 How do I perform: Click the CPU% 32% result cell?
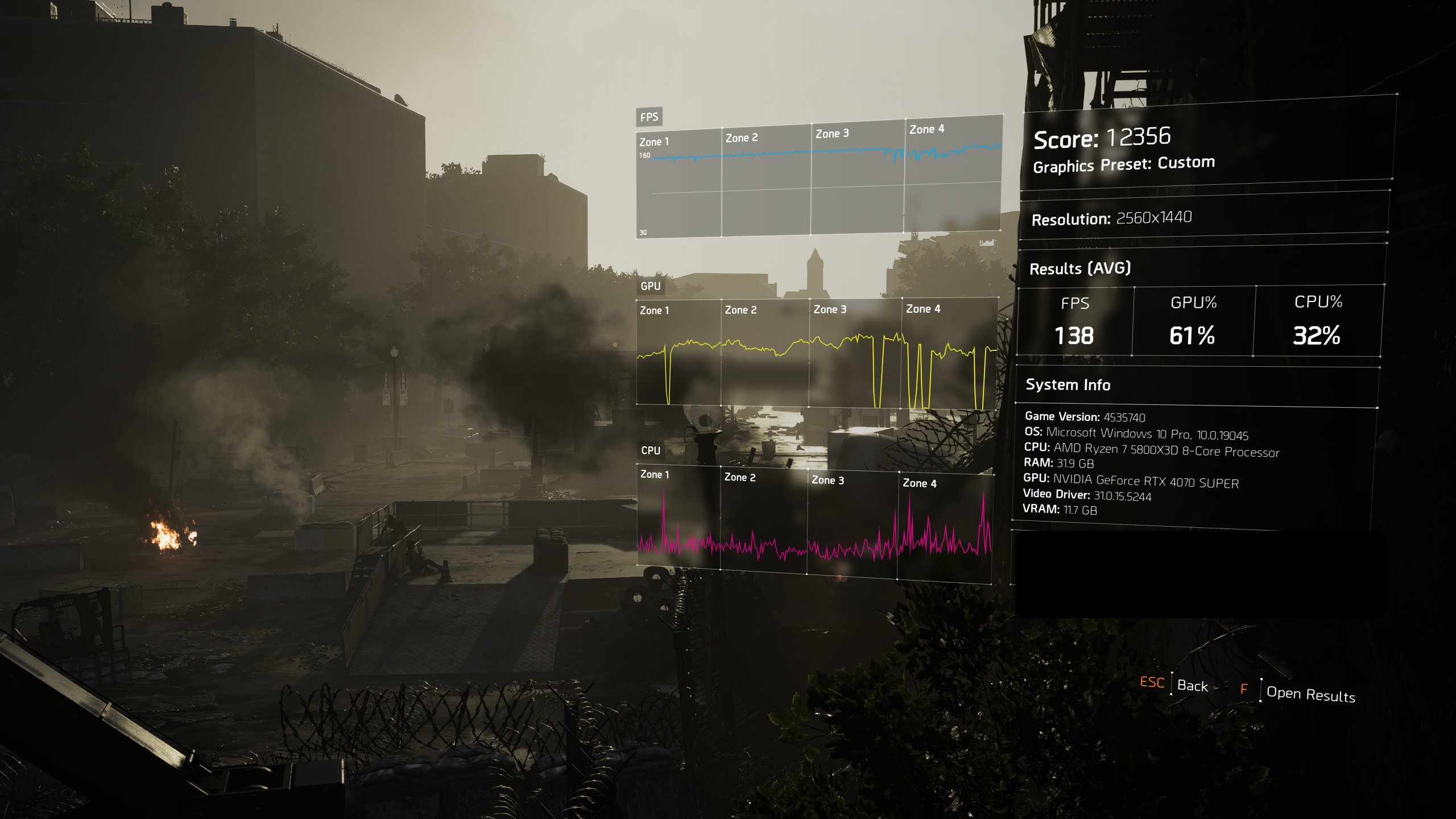1318,336
